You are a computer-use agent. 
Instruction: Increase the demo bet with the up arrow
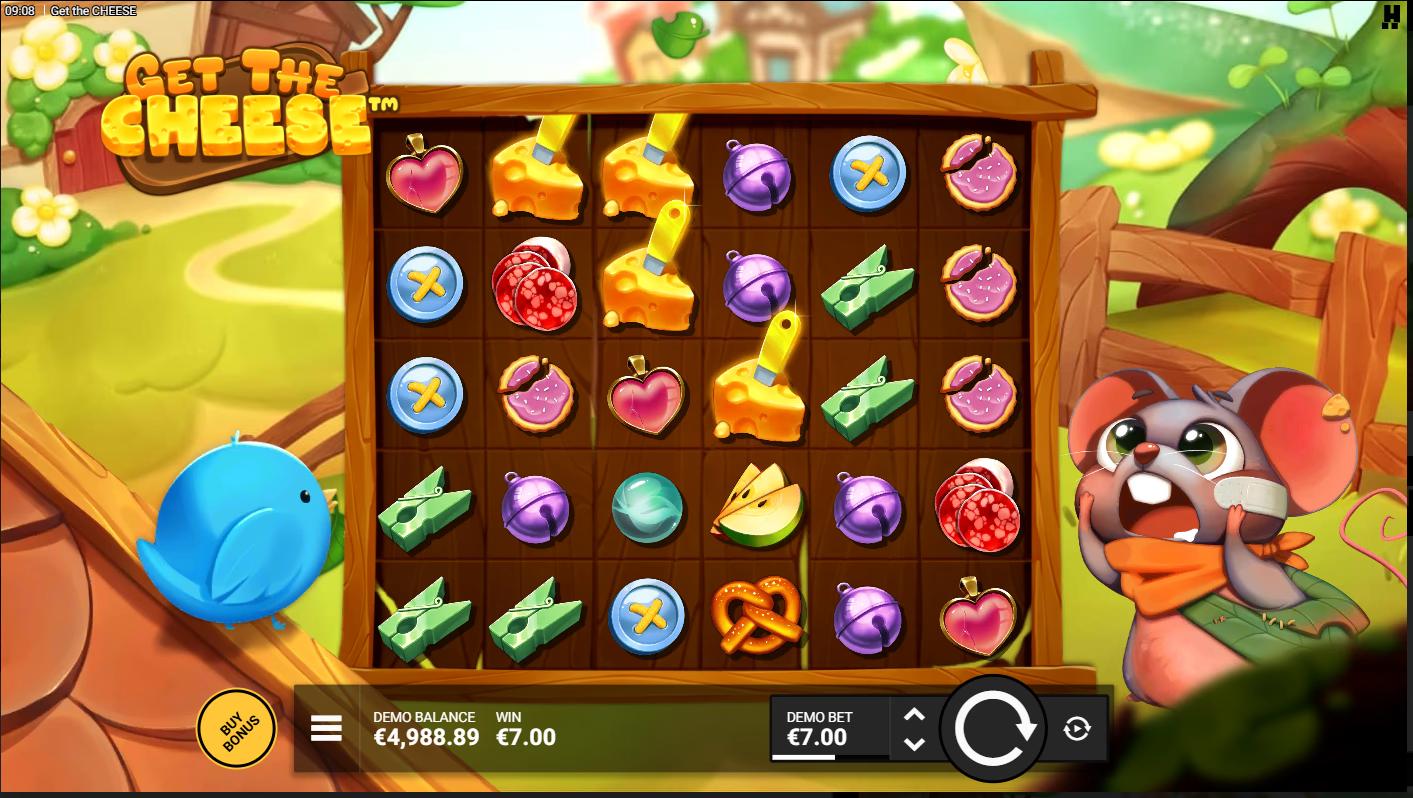(x=914, y=715)
